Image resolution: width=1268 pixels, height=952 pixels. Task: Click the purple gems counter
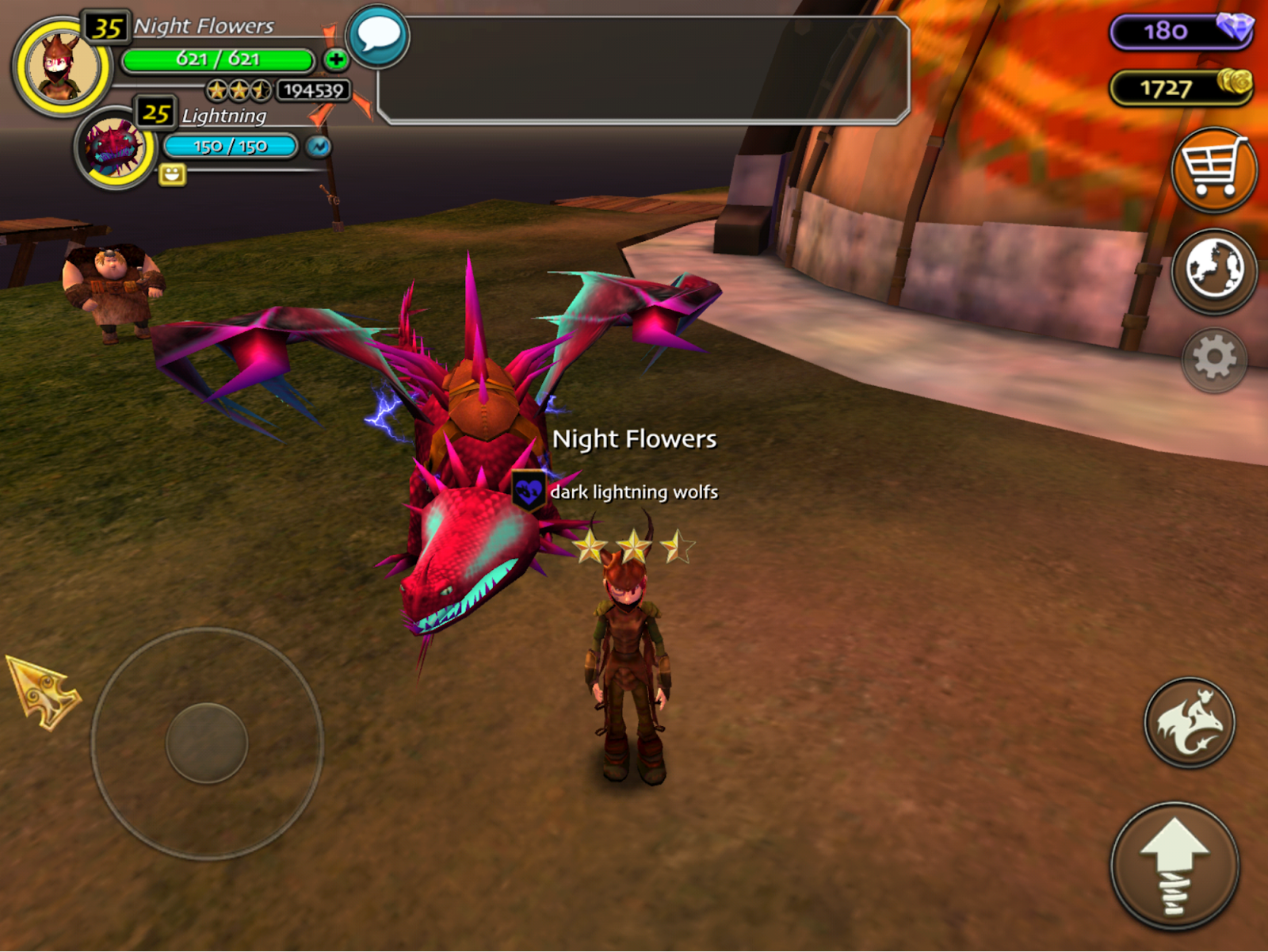1181,31
